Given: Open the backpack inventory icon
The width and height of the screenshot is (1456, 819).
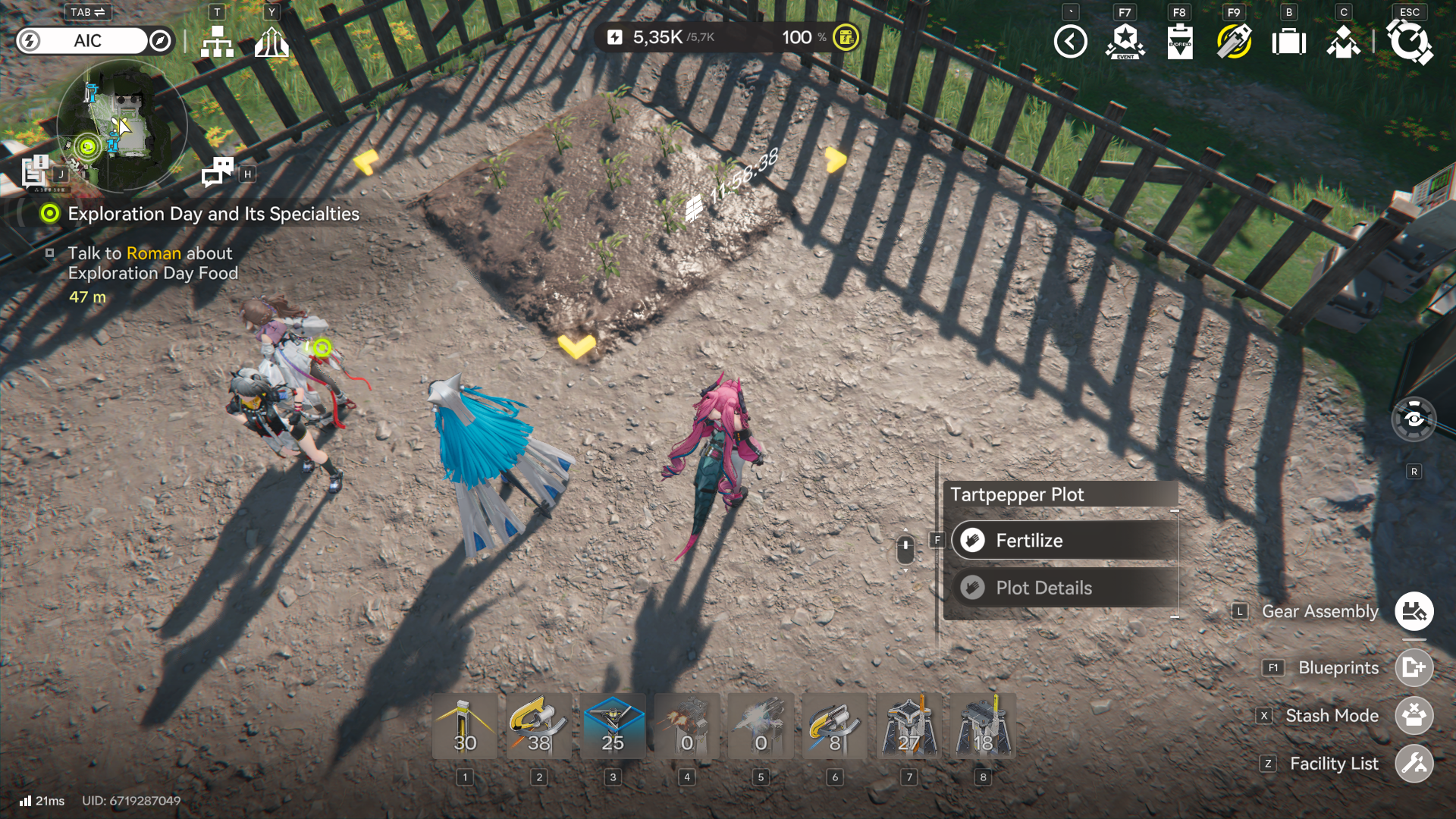Looking at the screenshot, I should [x=1288, y=41].
